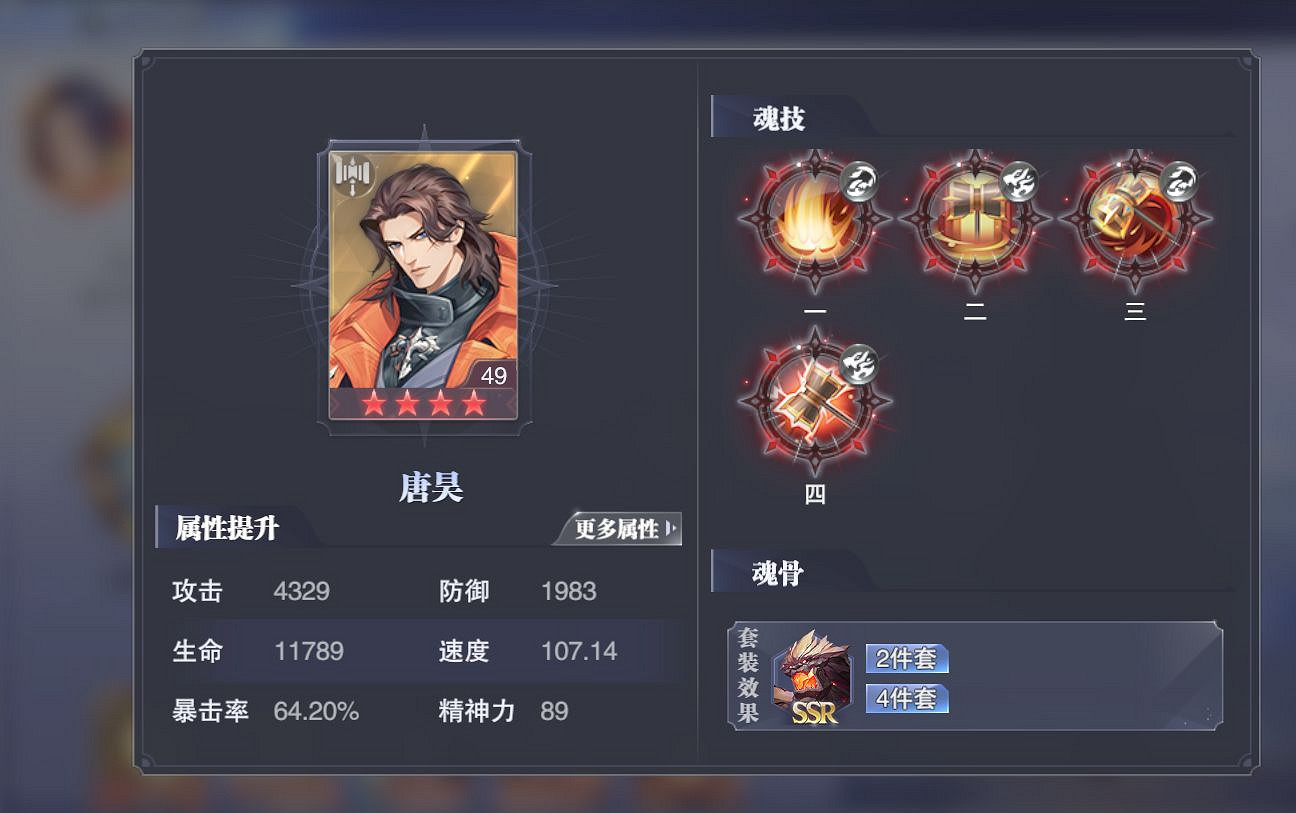Toggle the 4件套 set effect
Screen dimensions: 1296x813
[905, 700]
